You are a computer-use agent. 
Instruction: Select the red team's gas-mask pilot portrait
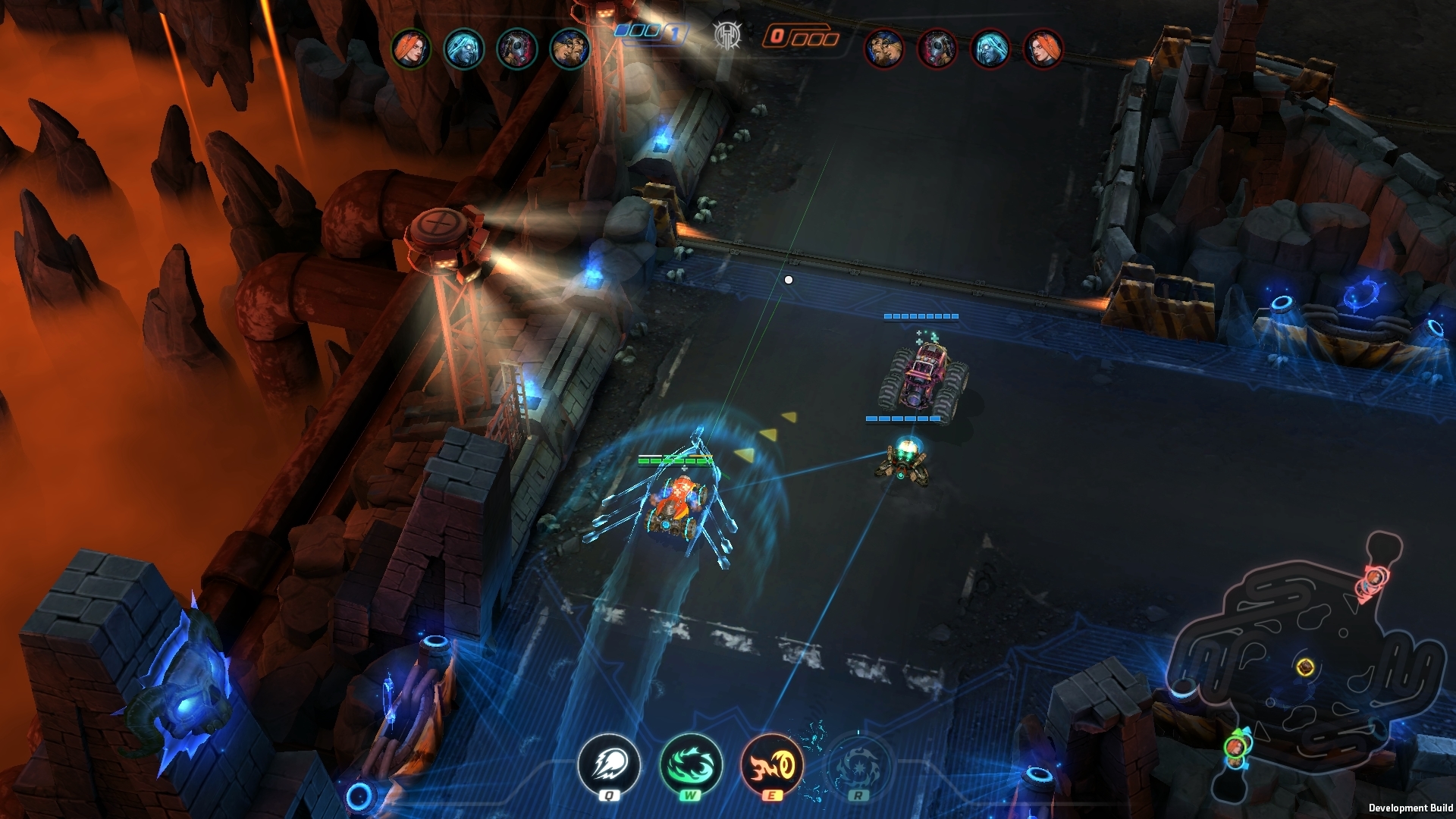pos(937,49)
